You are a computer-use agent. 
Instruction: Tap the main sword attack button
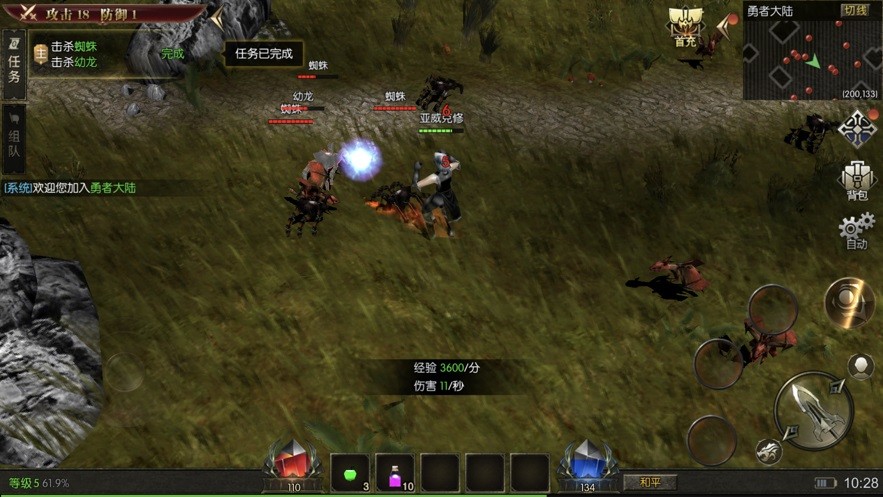(813, 408)
